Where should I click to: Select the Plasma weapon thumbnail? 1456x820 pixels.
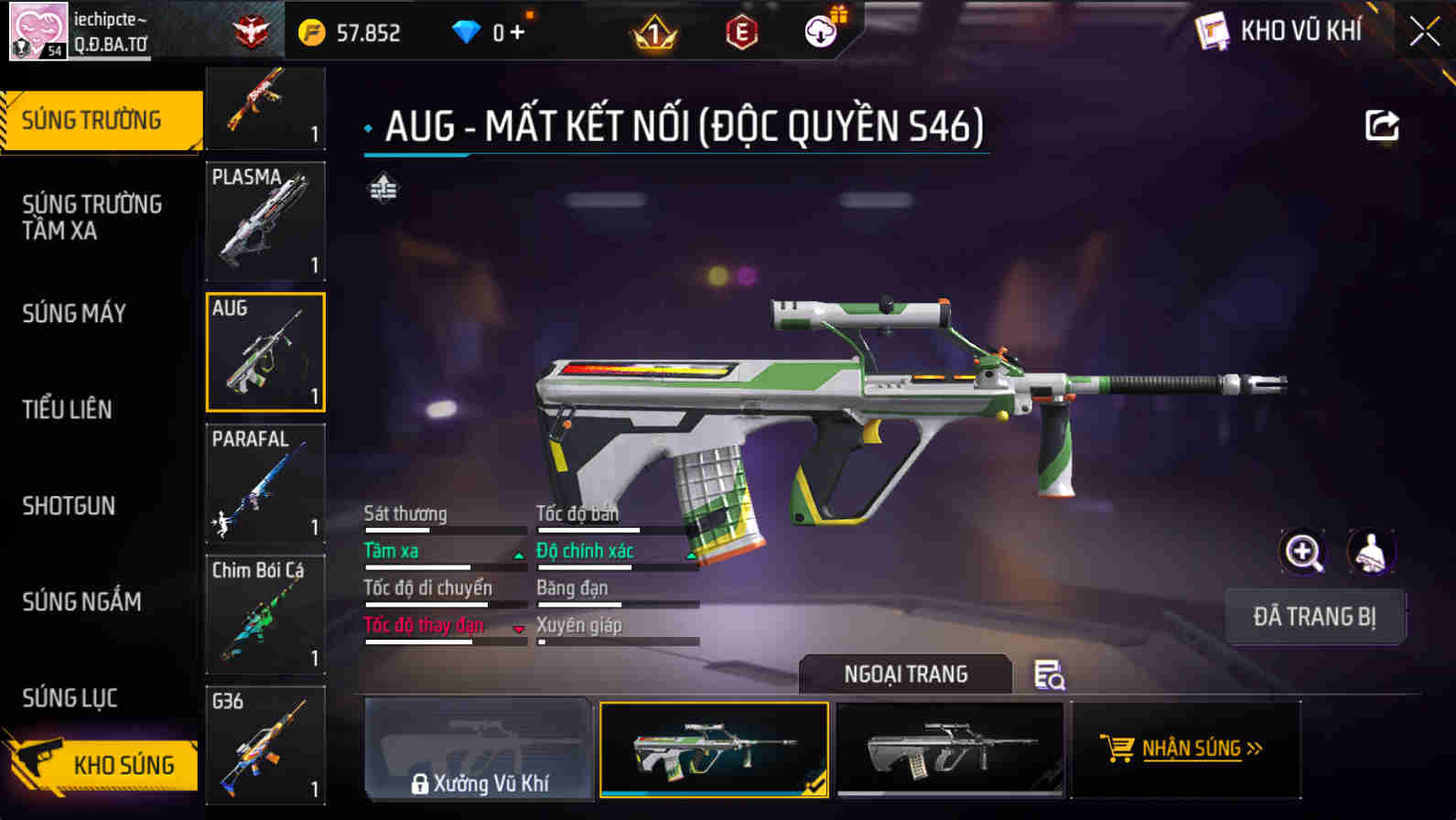point(265,221)
